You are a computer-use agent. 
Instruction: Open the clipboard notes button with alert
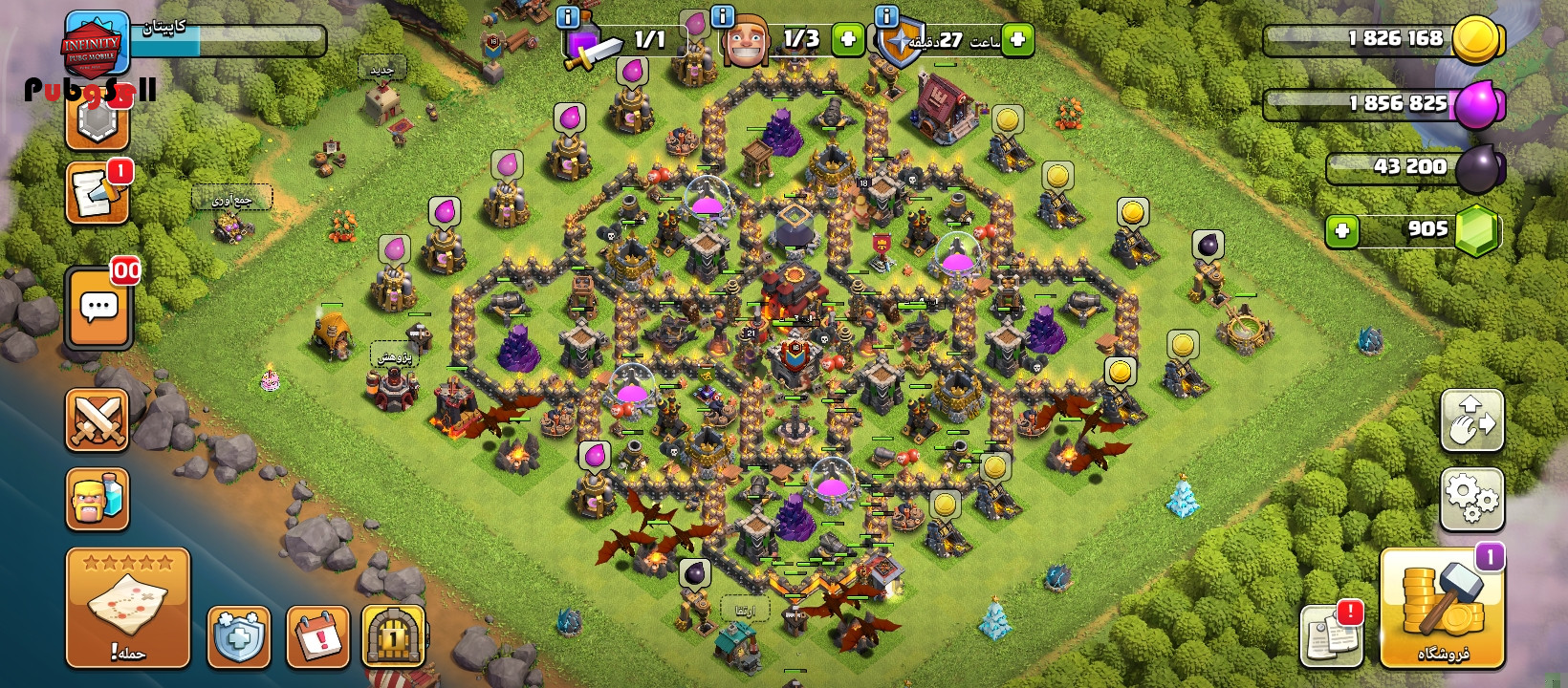[1331, 635]
